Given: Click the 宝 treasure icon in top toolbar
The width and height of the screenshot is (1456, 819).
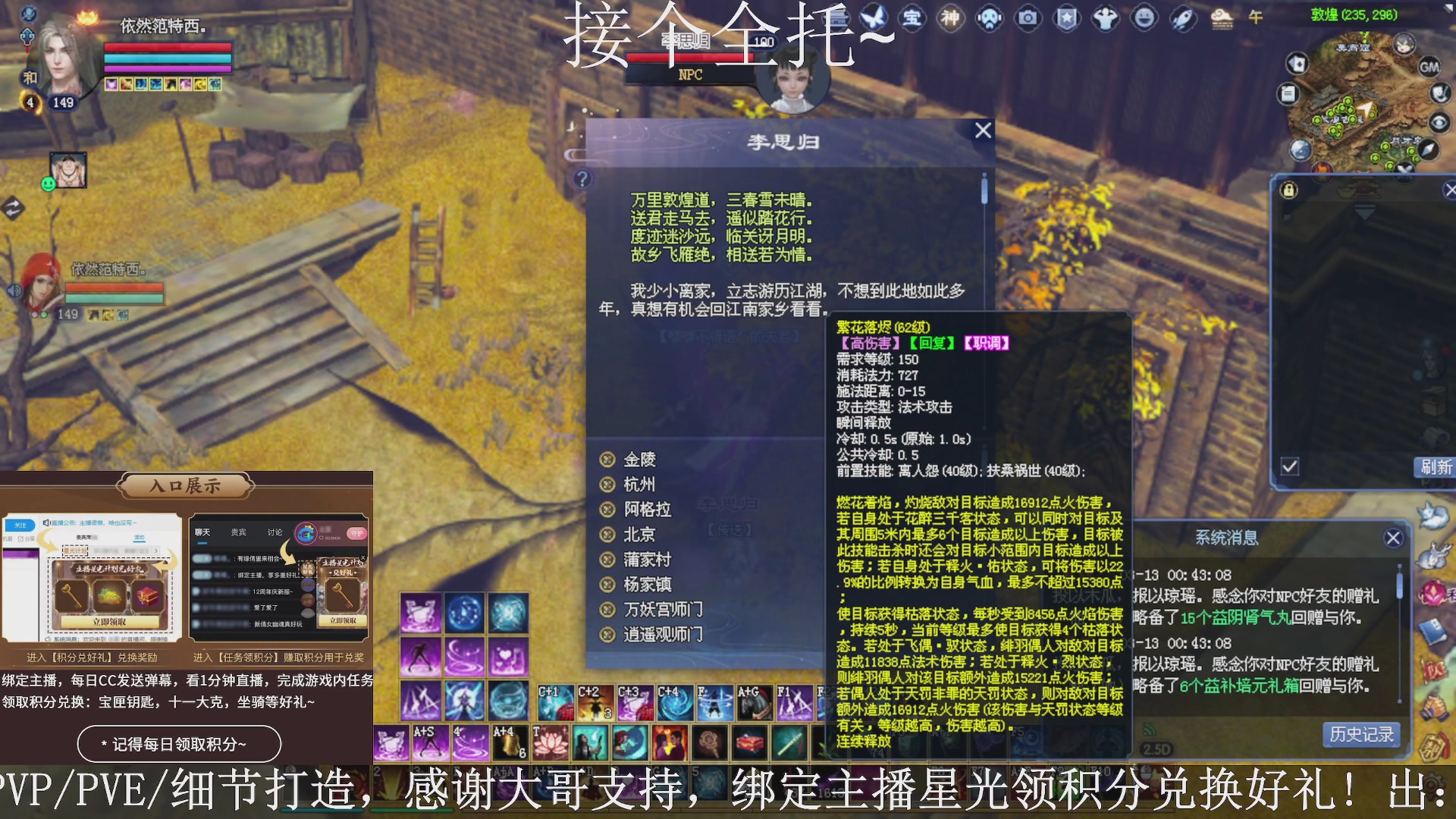Looking at the screenshot, I should (x=914, y=19).
